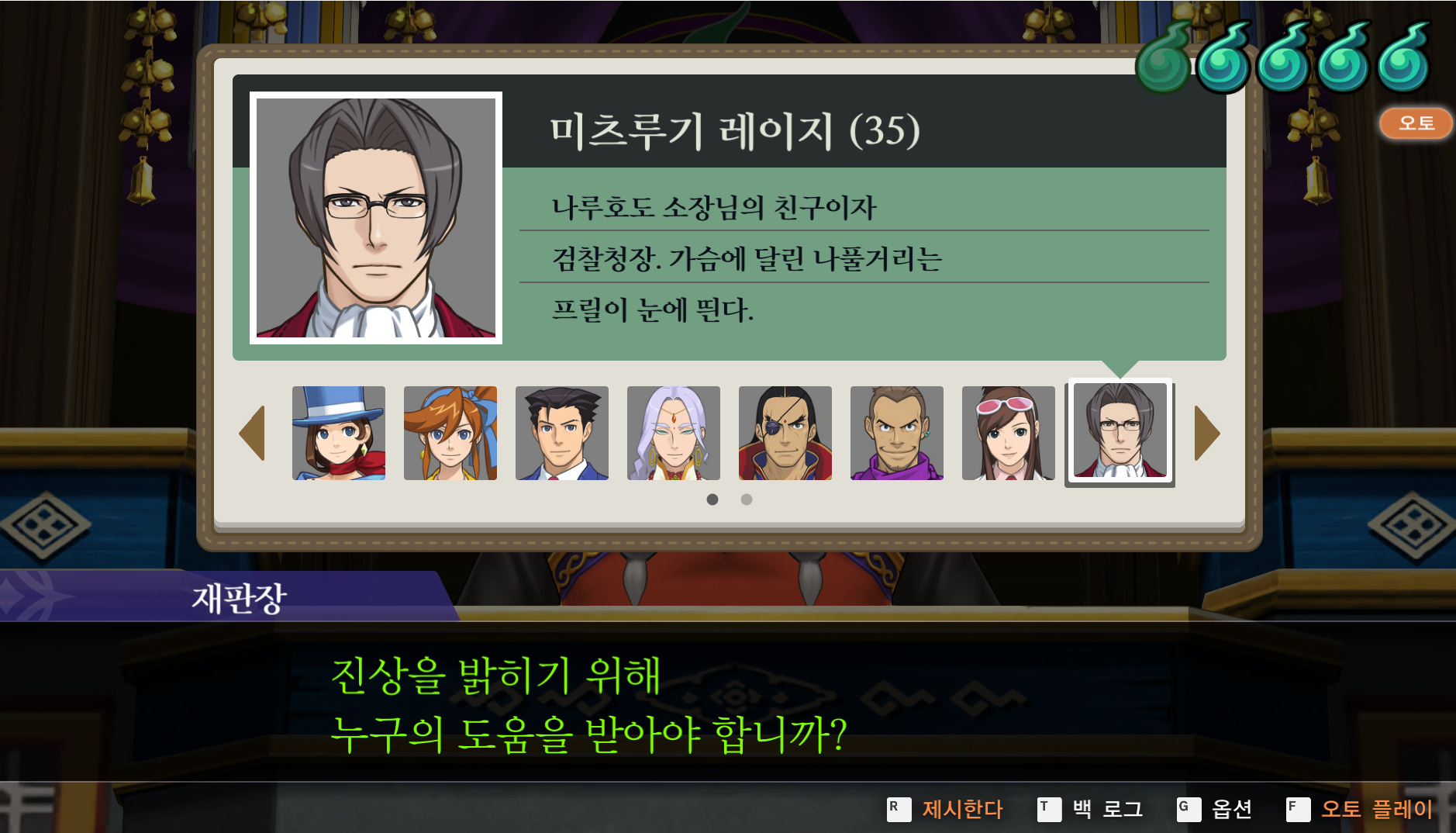Select Athena Cykes's character portrait

(451, 433)
